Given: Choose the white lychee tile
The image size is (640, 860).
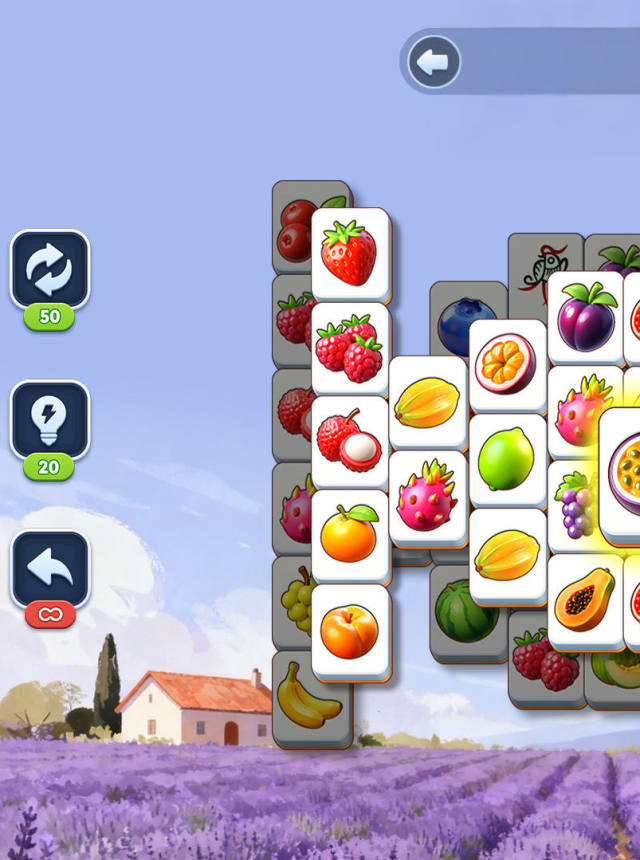Looking at the screenshot, I should [349, 441].
